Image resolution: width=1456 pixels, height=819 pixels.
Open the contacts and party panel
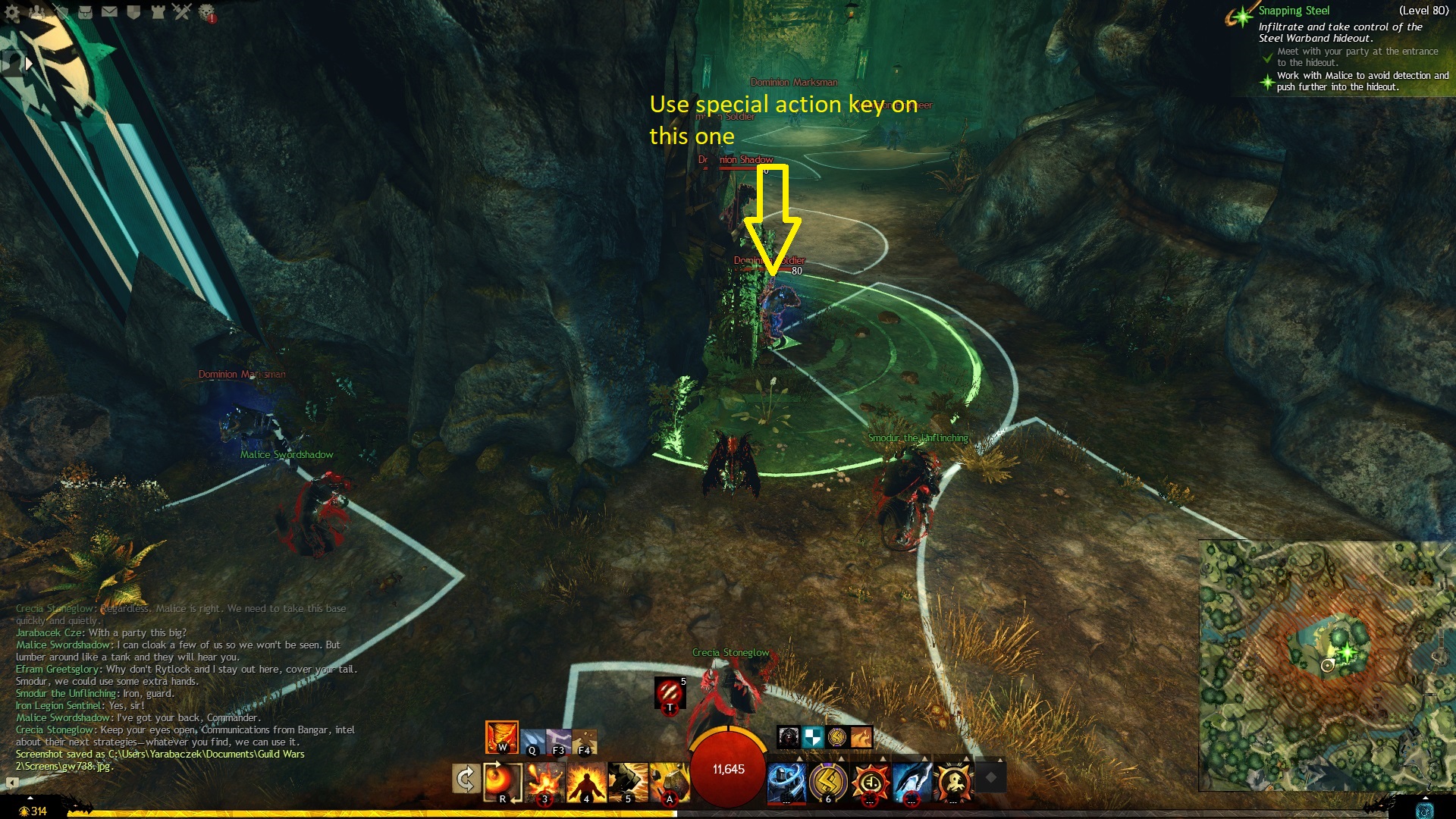(x=36, y=12)
